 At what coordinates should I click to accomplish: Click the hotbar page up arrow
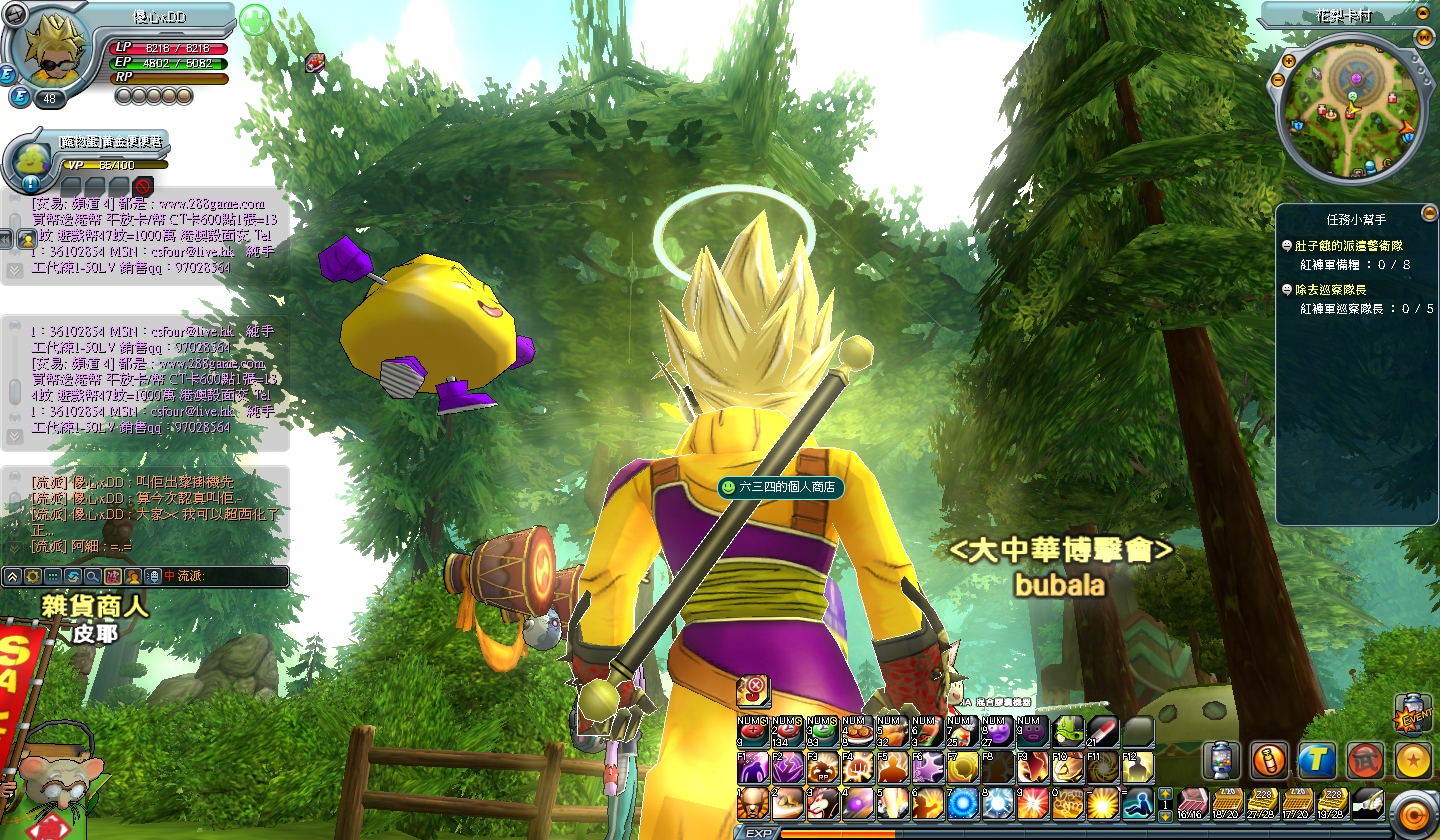click(x=1164, y=793)
